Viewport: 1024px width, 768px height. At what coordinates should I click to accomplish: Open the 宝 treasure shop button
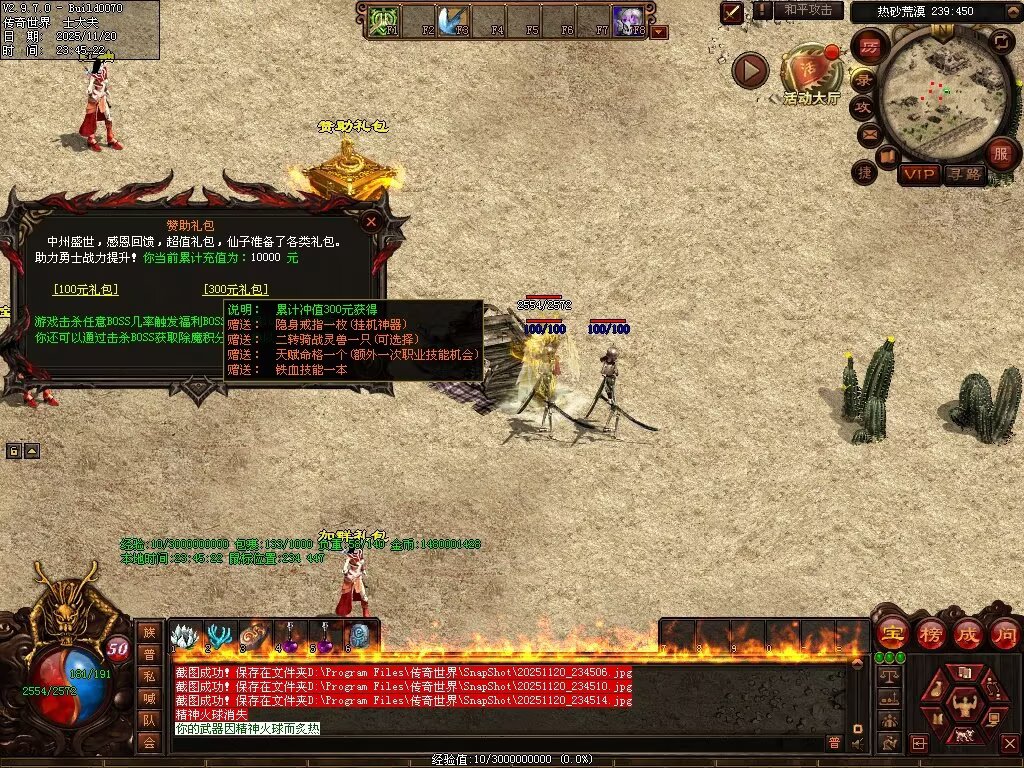pyautogui.click(x=892, y=633)
